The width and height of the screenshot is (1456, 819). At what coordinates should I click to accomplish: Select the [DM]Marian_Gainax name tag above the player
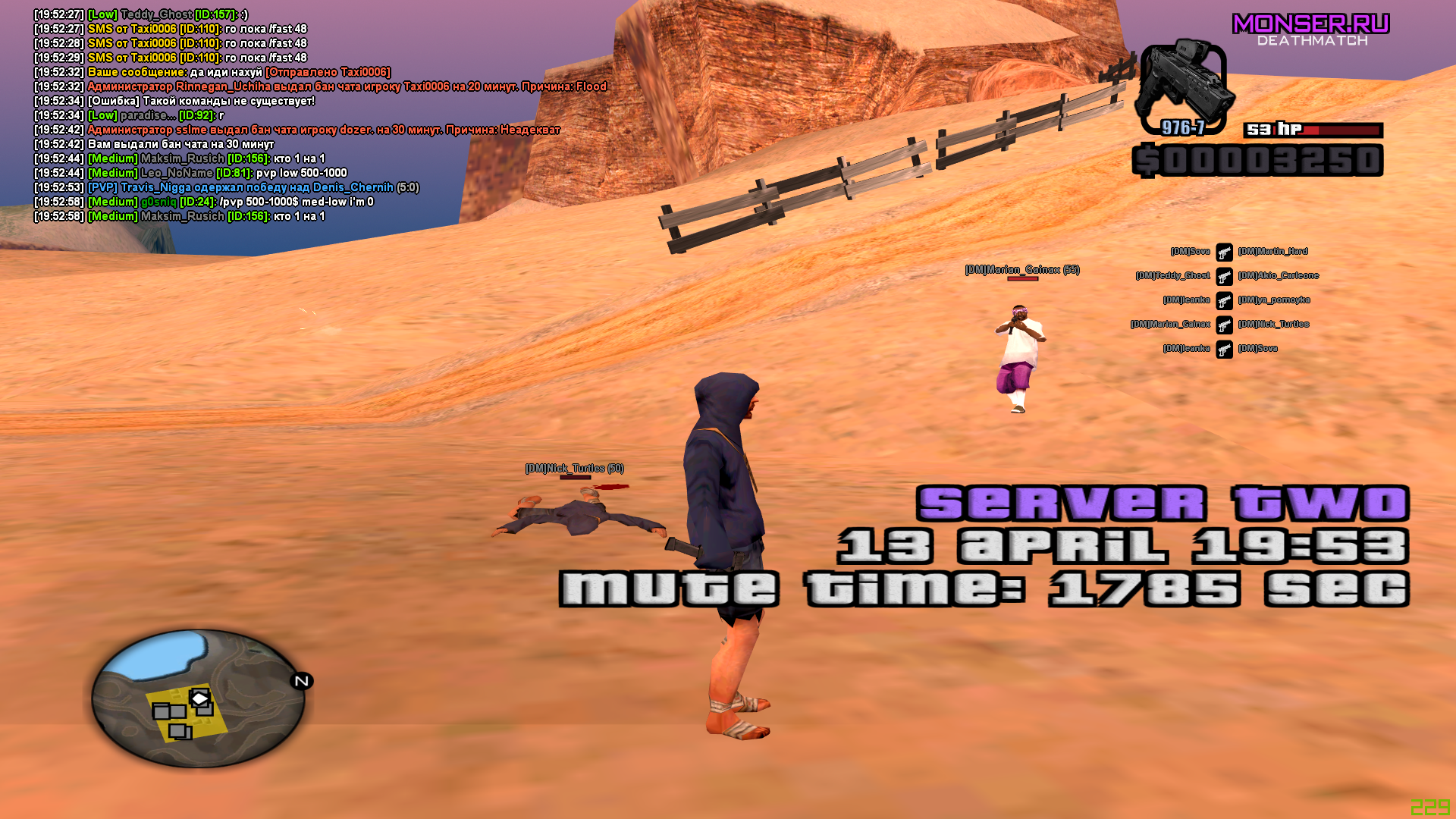(1021, 269)
